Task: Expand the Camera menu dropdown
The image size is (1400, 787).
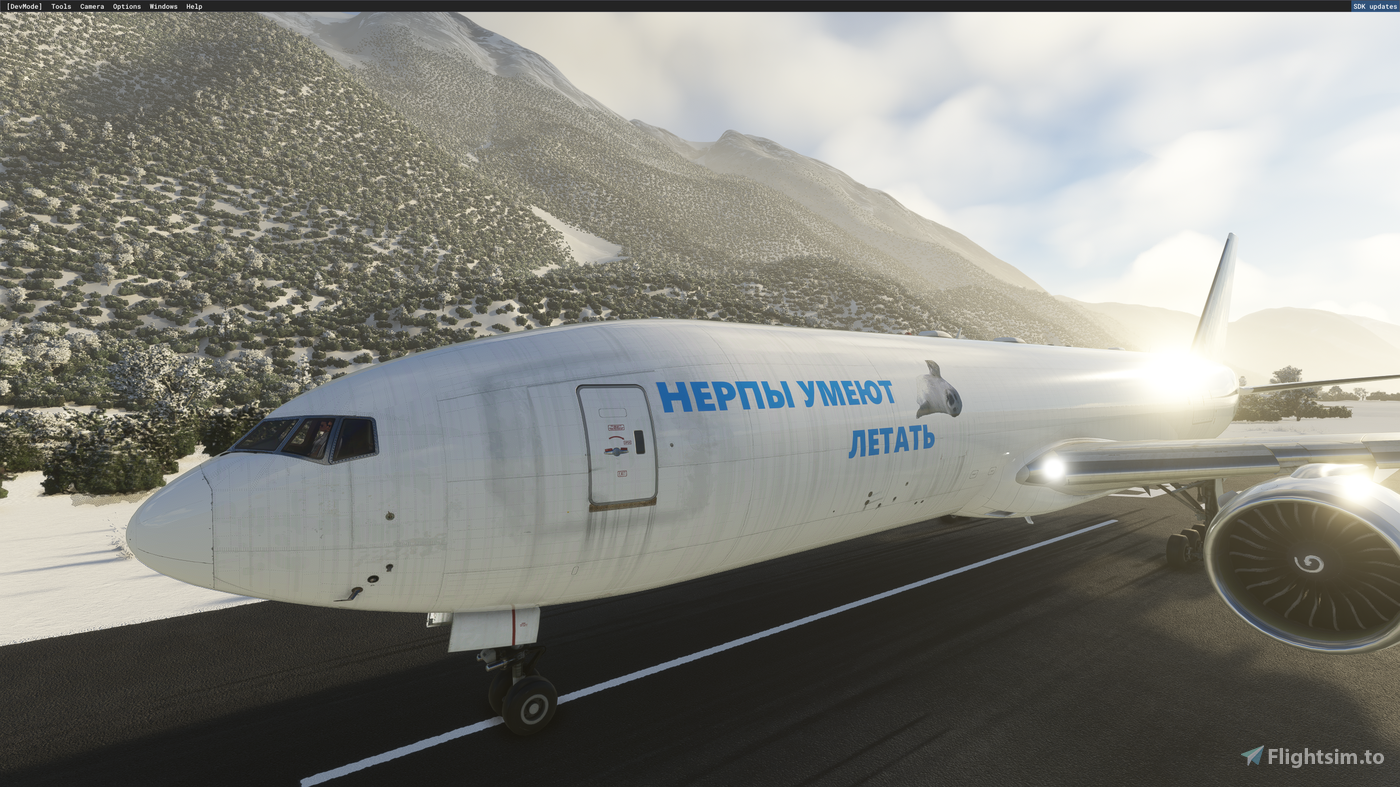Action: tap(91, 5)
